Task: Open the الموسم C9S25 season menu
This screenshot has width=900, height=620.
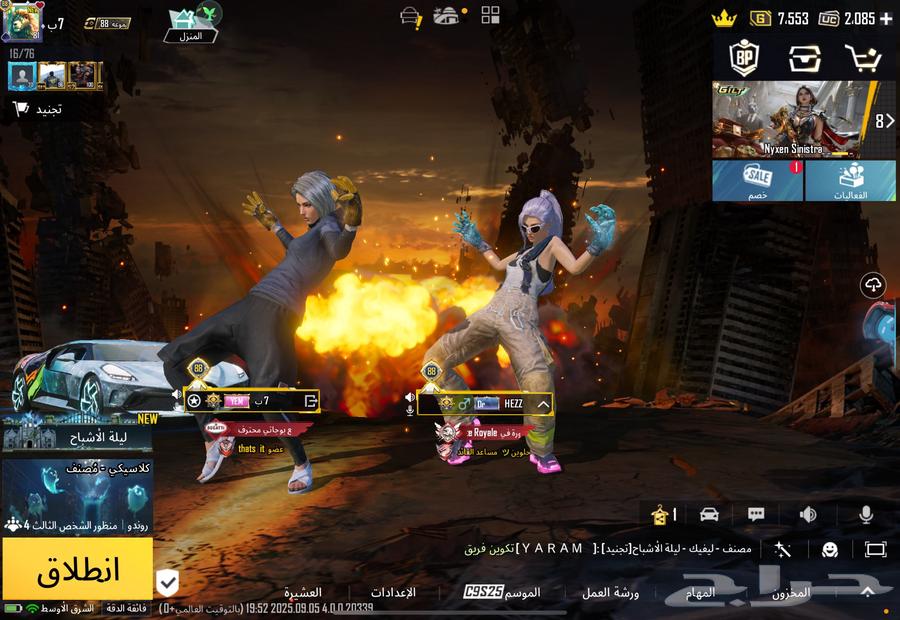Action: click(x=502, y=593)
